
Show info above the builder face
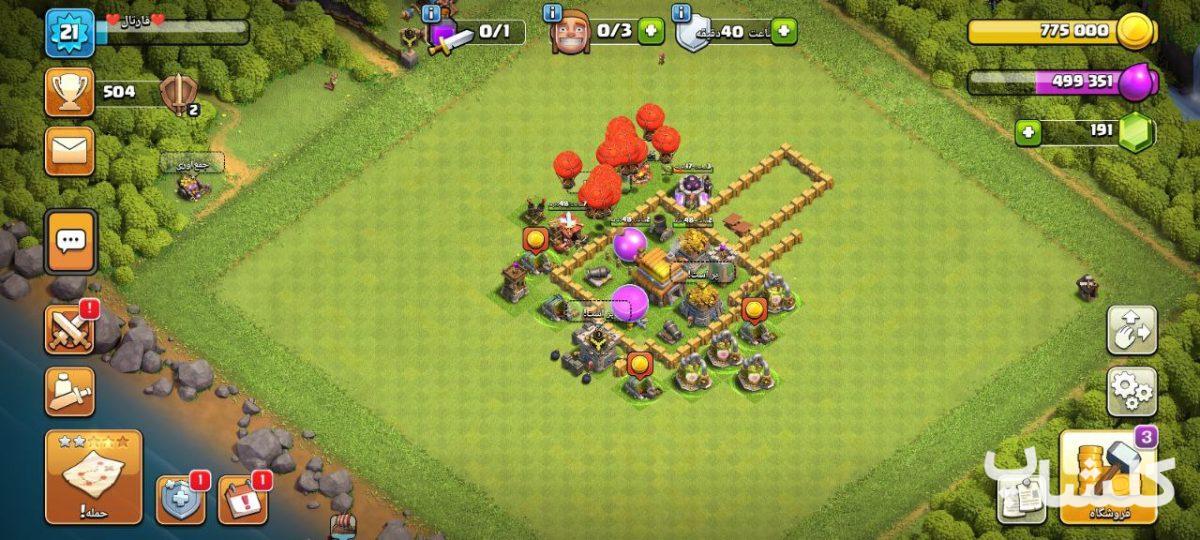pyautogui.click(x=552, y=13)
